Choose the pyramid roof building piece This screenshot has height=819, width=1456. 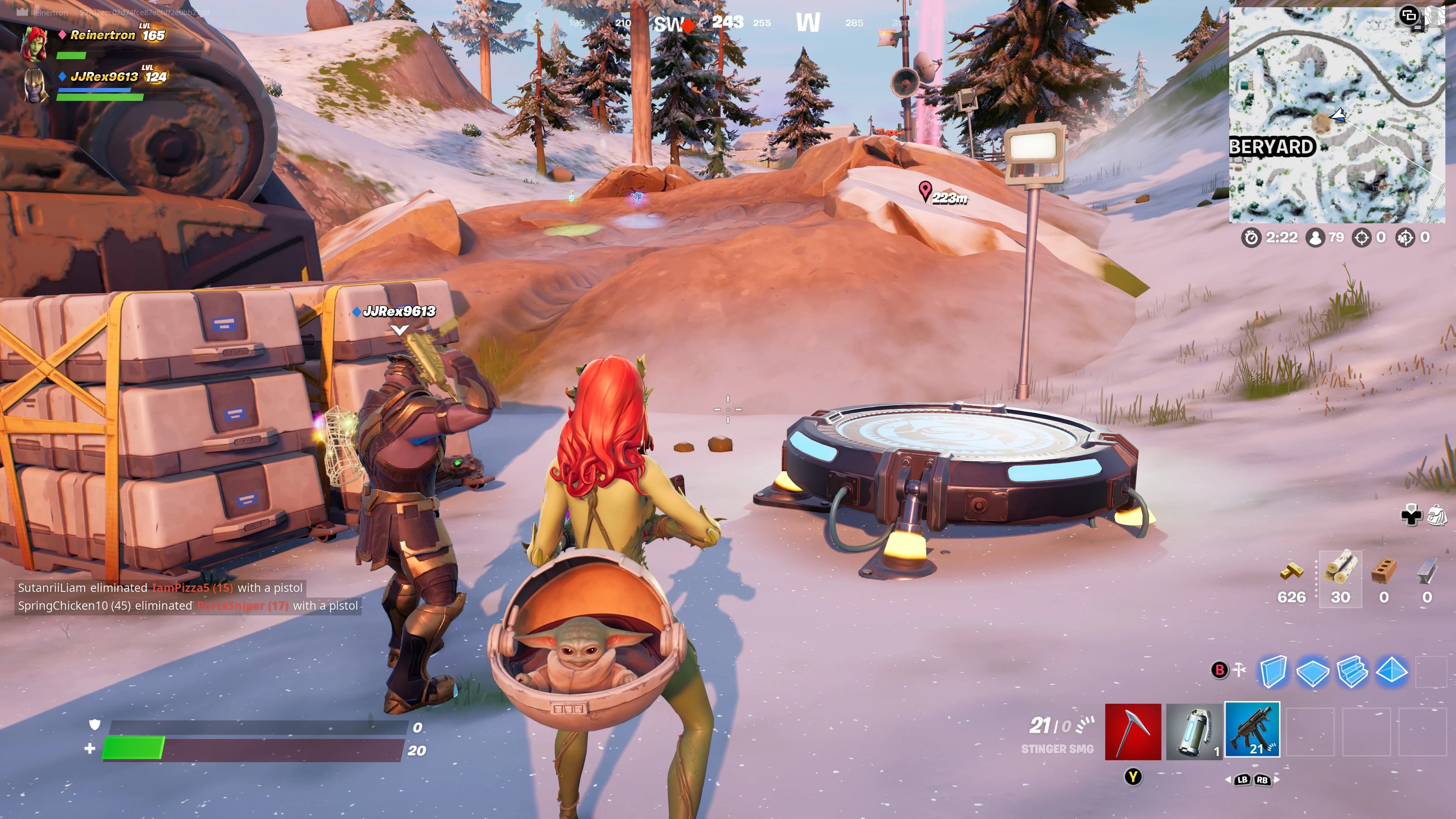coord(1392,671)
